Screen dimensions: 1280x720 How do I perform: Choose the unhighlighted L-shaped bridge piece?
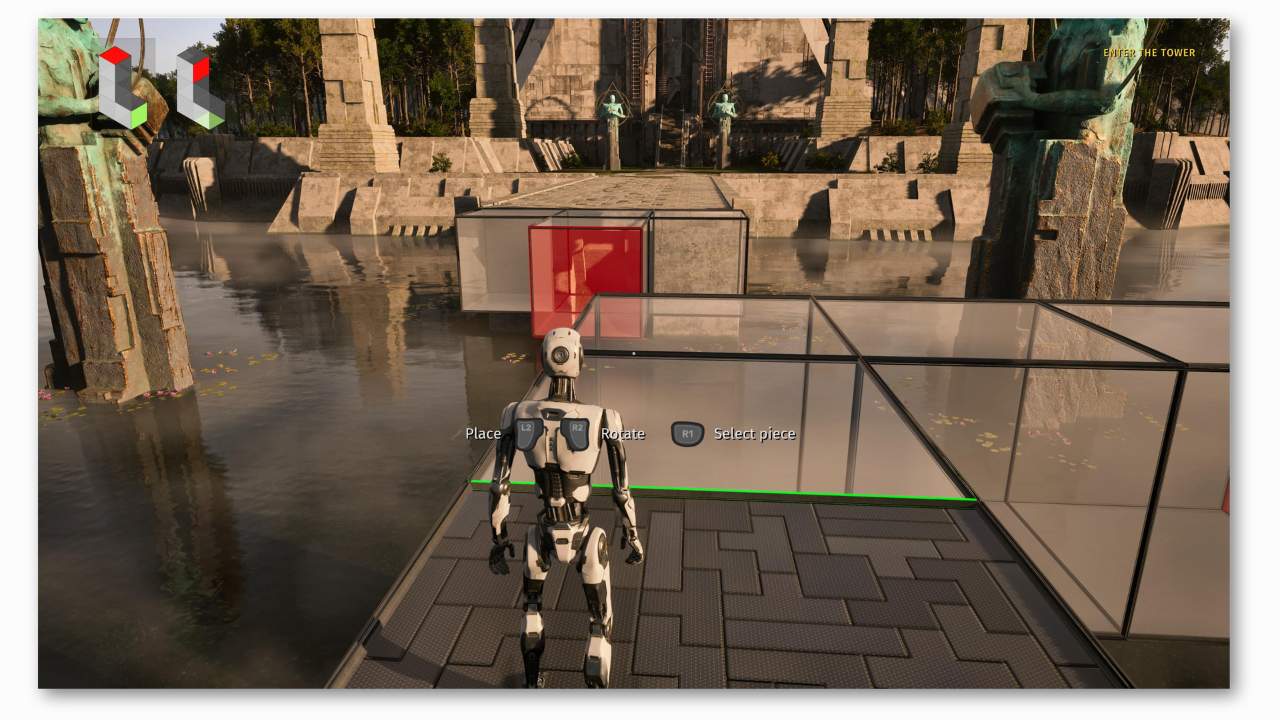pos(200,89)
